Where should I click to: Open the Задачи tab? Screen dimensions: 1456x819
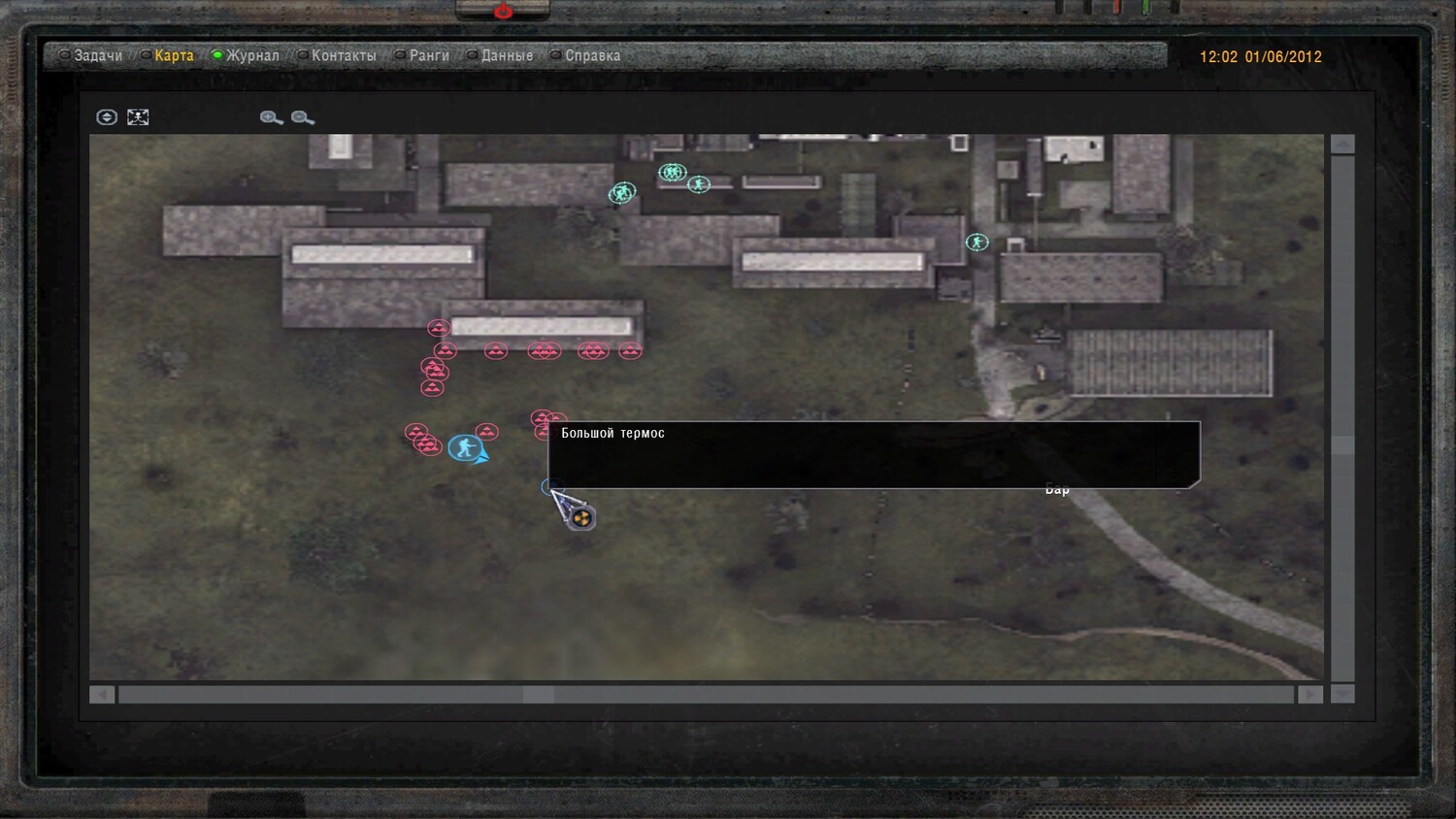(x=97, y=55)
